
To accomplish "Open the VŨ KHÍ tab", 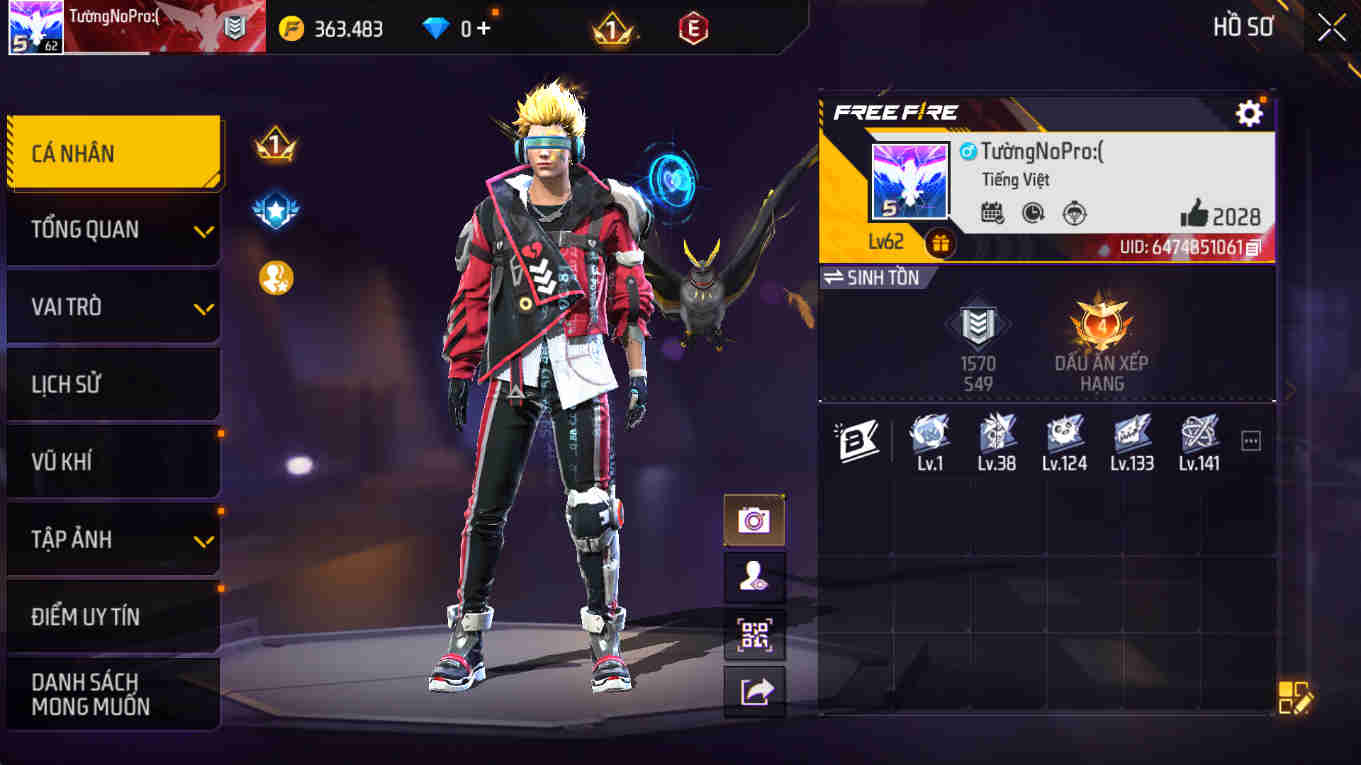I will (x=113, y=461).
